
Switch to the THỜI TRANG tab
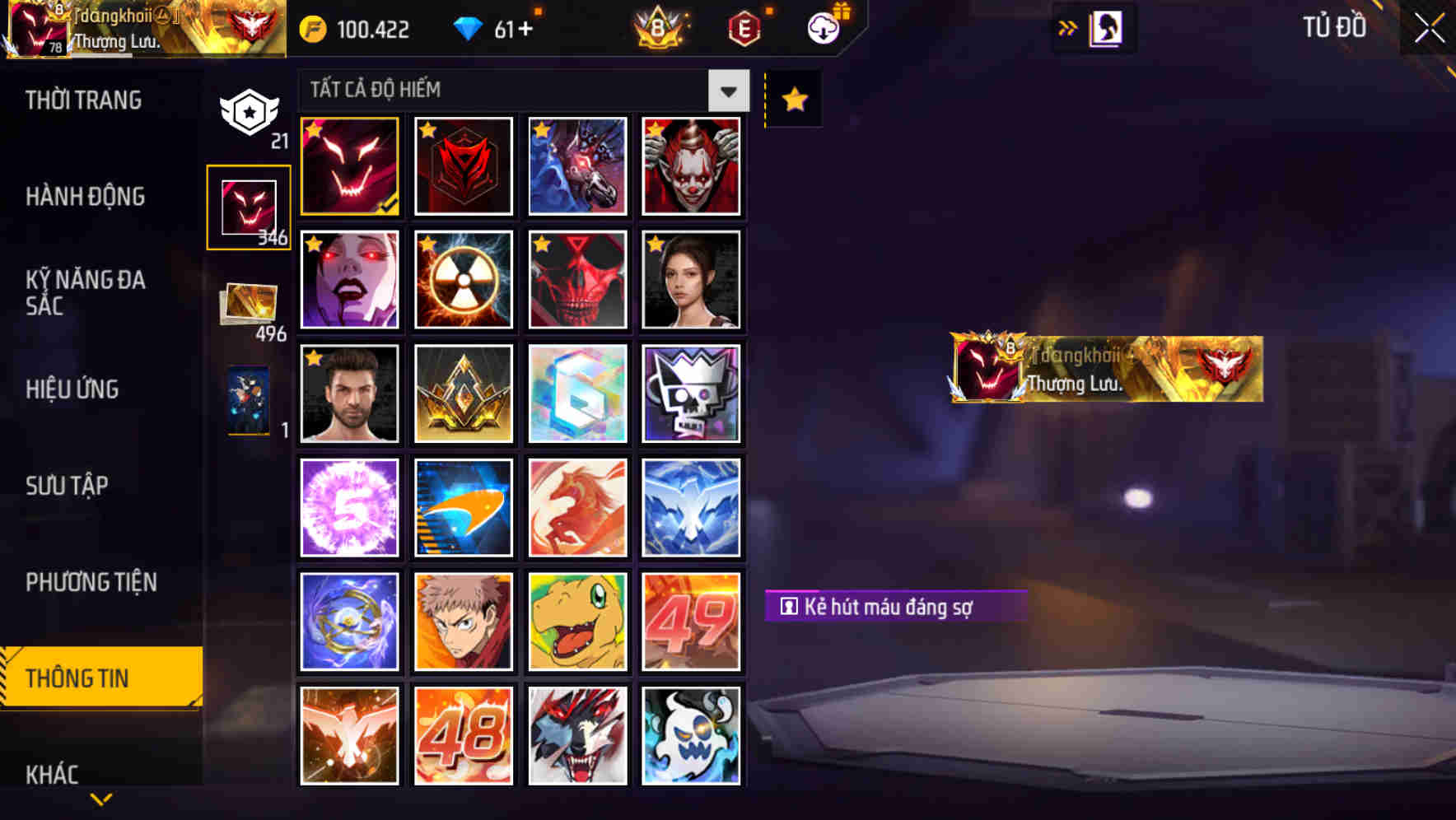tap(82, 100)
